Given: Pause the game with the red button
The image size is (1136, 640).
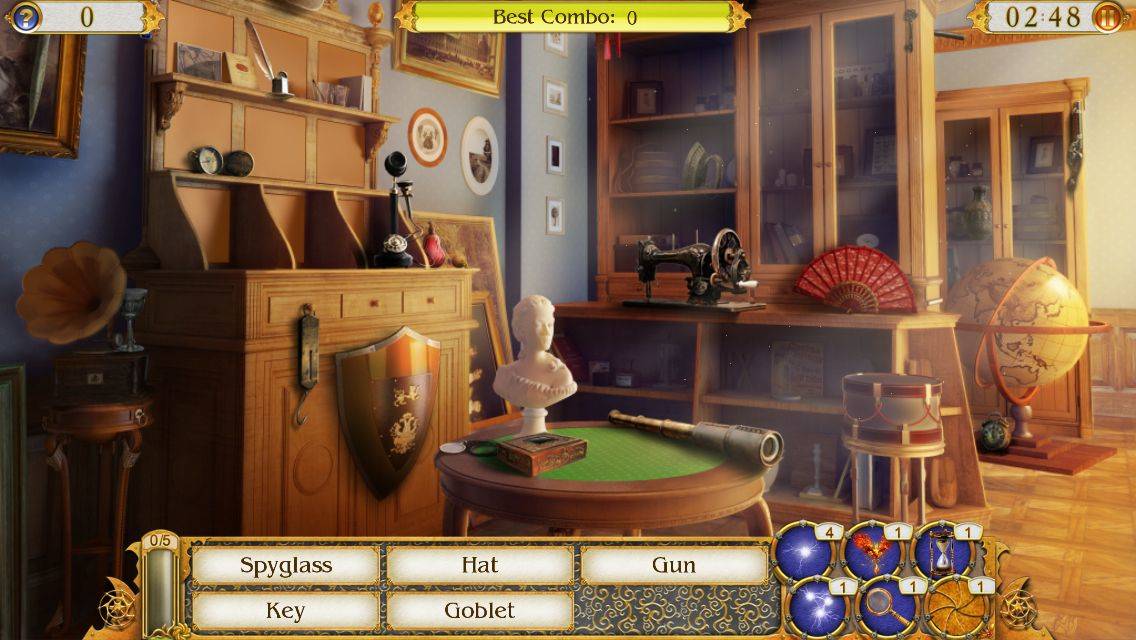Looking at the screenshot, I should click(x=1108, y=17).
